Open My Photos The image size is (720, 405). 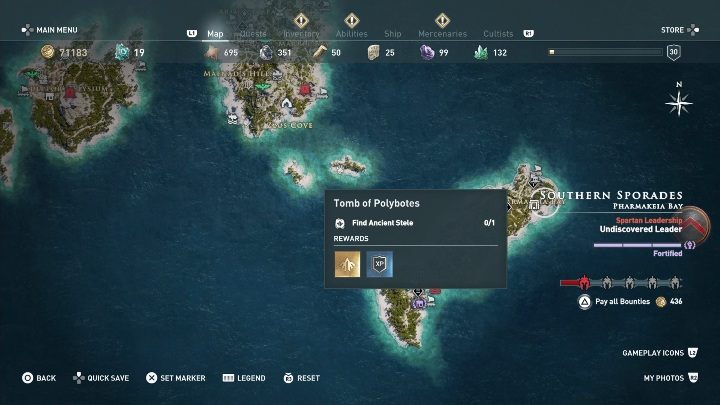[670, 379]
